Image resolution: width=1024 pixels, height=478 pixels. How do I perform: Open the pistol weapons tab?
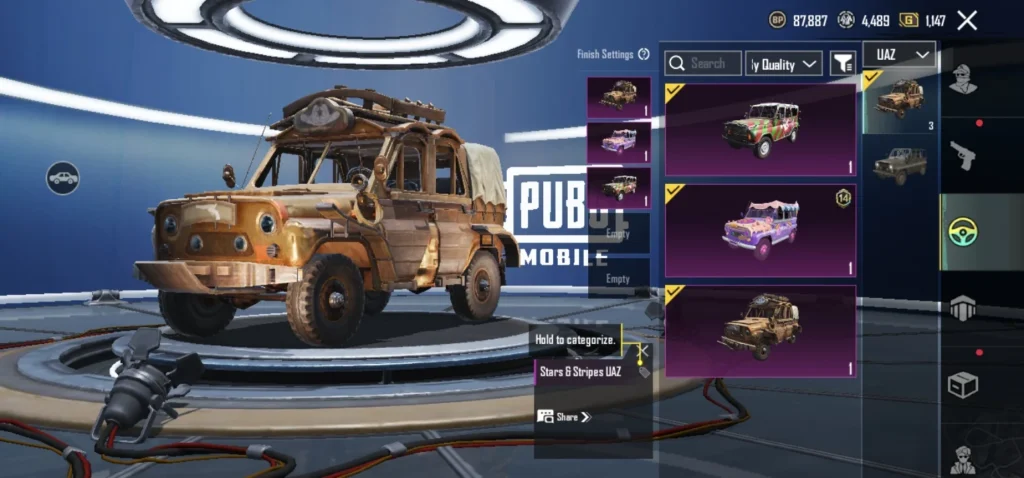[963, 156]
